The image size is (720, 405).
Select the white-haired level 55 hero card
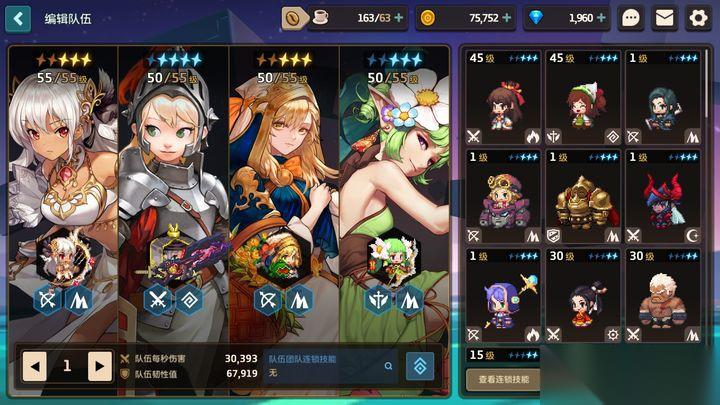tap(63, 180)
